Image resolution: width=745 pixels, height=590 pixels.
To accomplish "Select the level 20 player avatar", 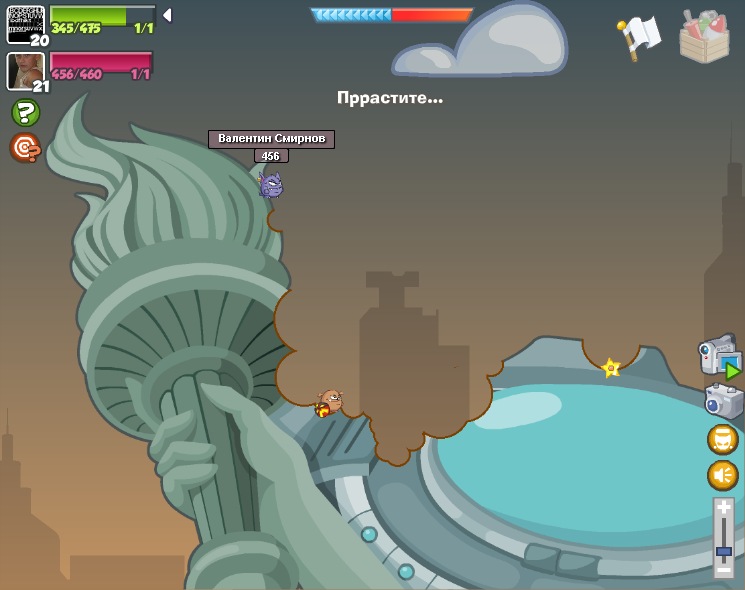I will click(x=25, y=24).
